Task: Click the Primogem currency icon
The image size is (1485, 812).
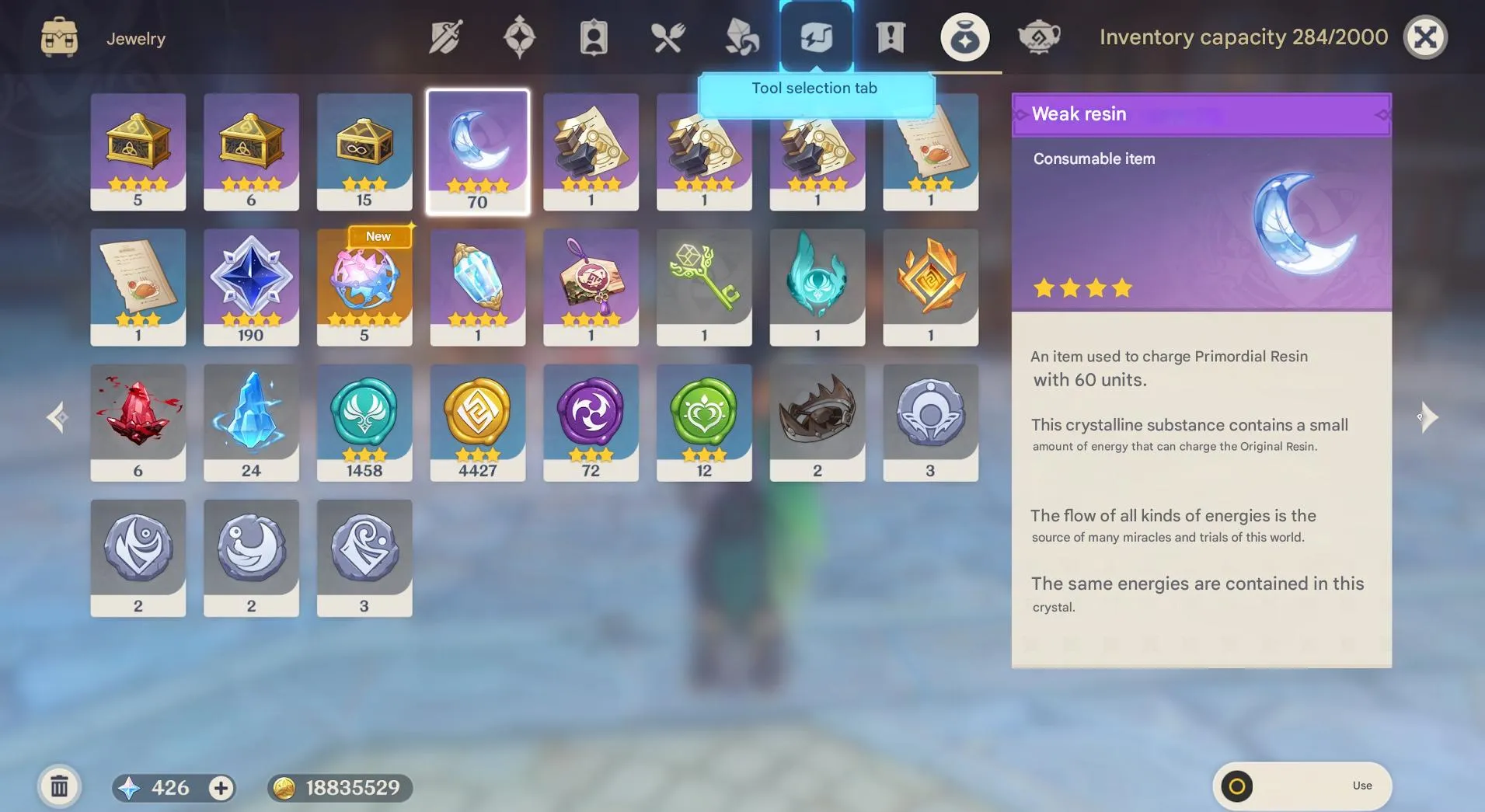Action: pos(131,787)
